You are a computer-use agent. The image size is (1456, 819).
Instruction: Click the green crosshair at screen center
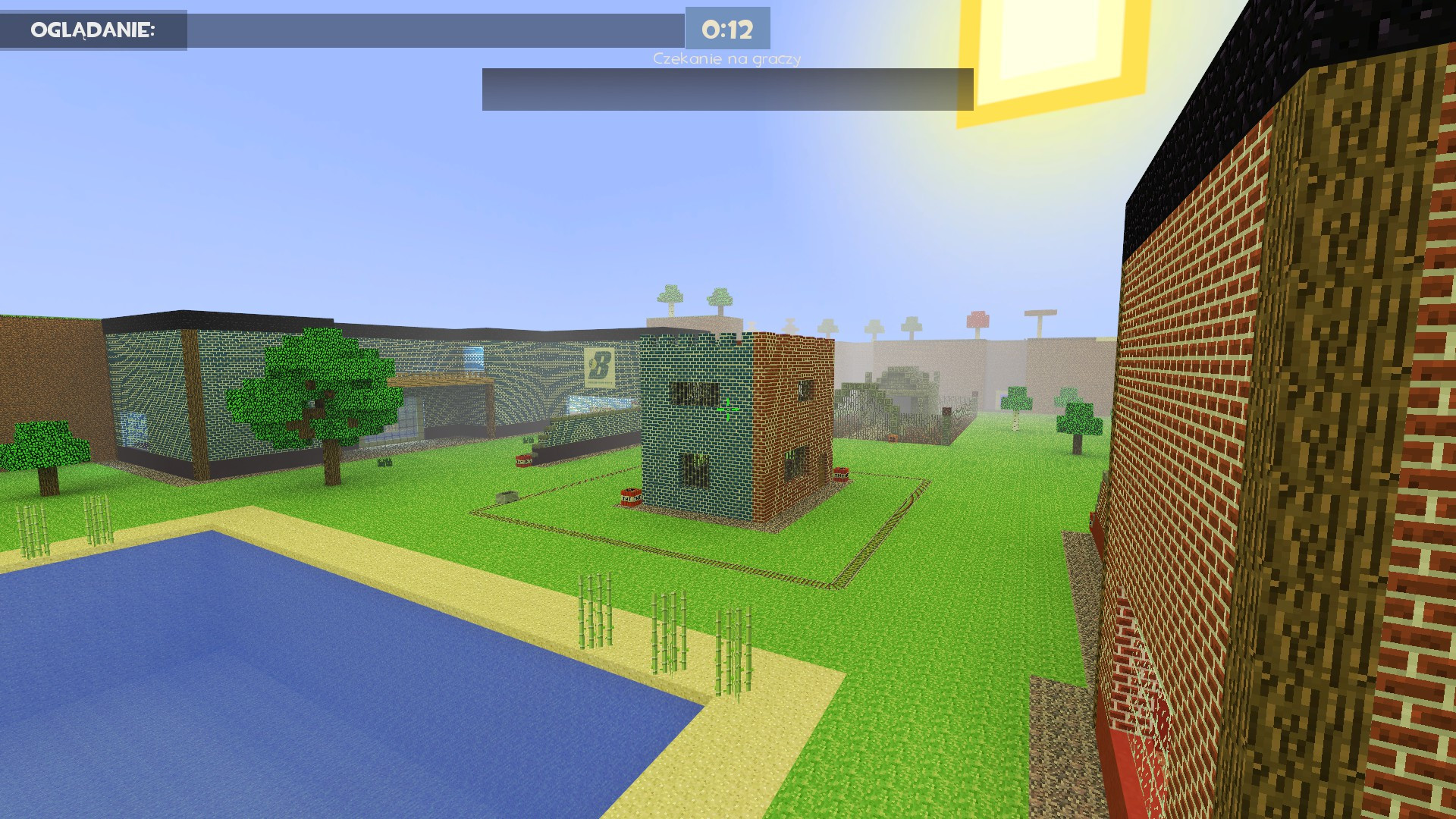click(x=728, y=408)
